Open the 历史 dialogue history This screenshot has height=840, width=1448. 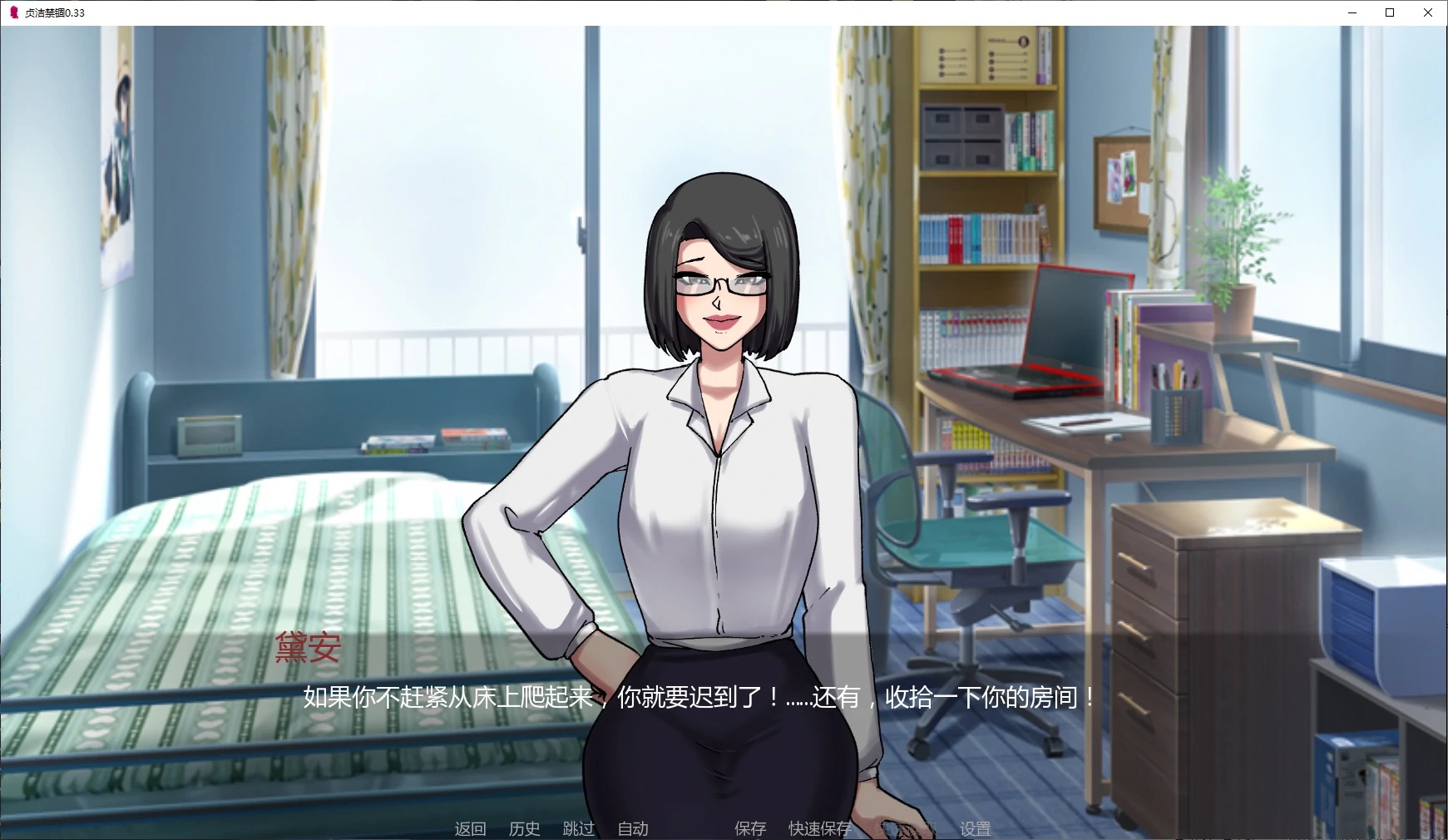523,828
